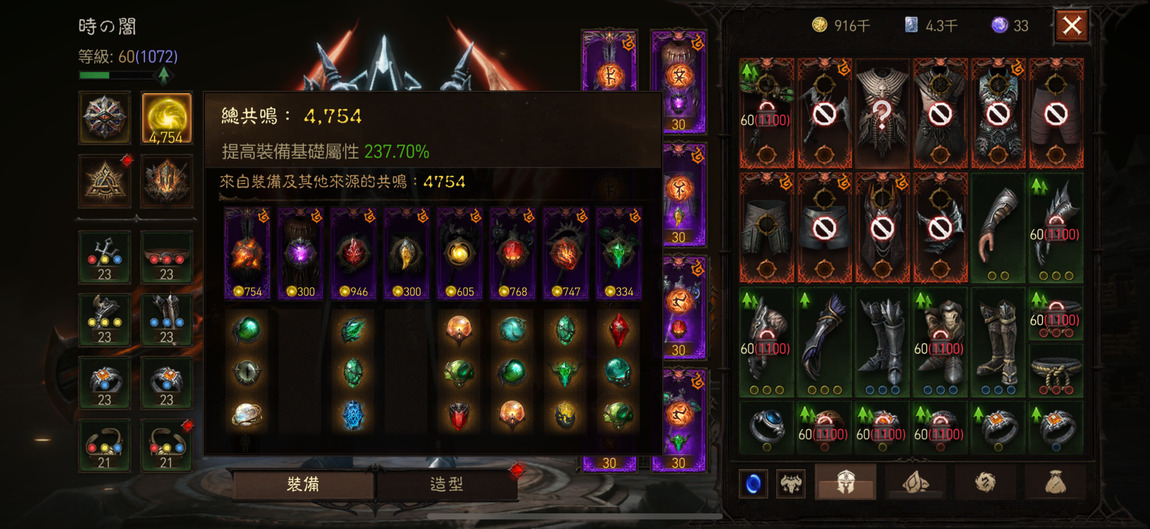Open the triangle emblem icon
The width and height of the screenshot is (1150, 529).
click(x=105, y=181)
